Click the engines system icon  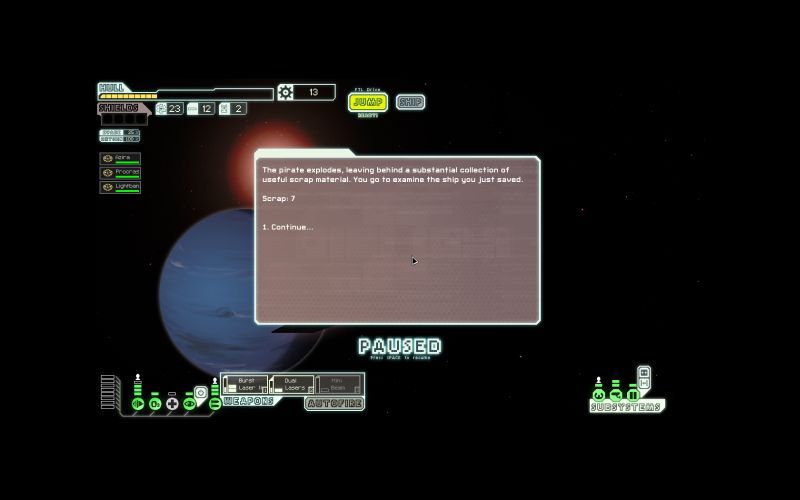pos(138,403)
